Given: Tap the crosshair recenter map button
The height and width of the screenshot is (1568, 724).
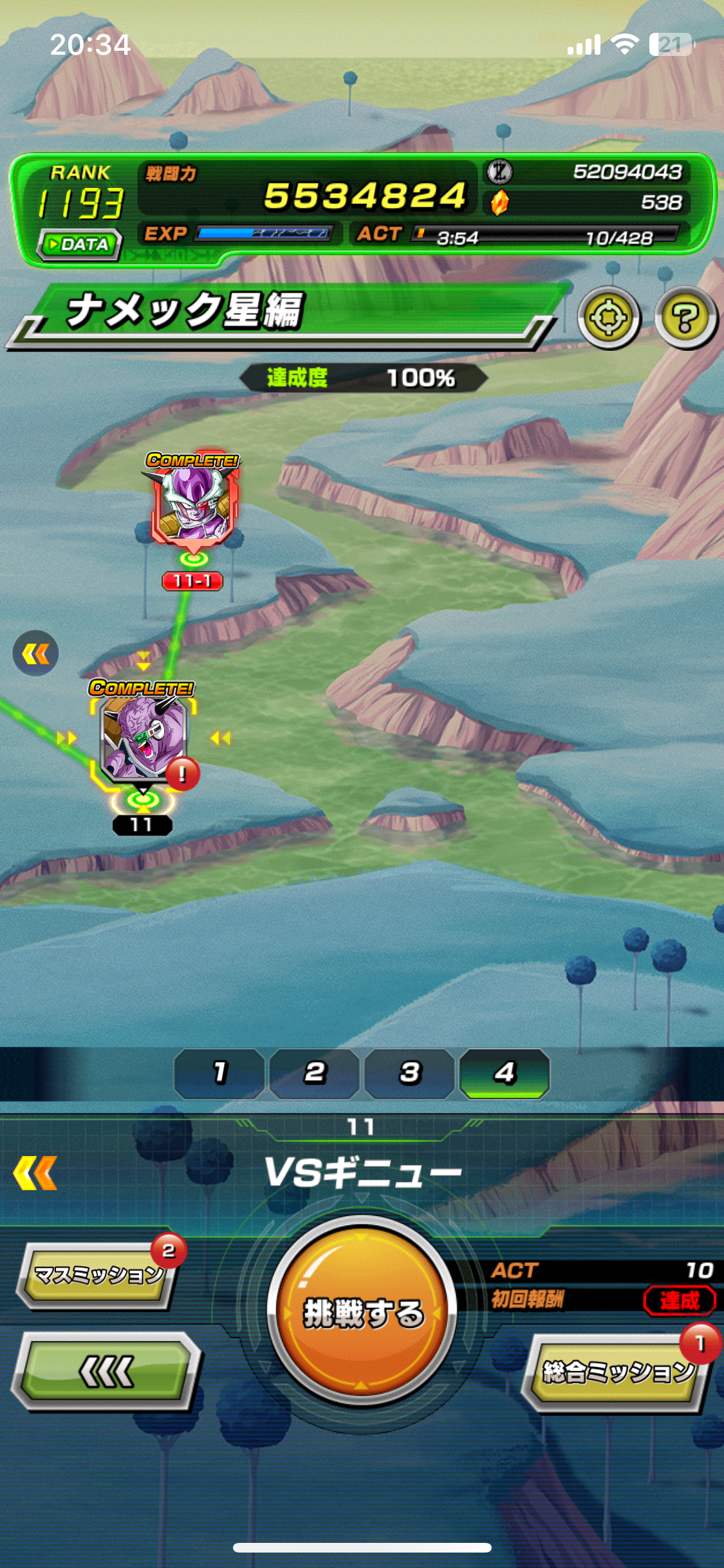Looking at the screenshot, I should 608,318.
